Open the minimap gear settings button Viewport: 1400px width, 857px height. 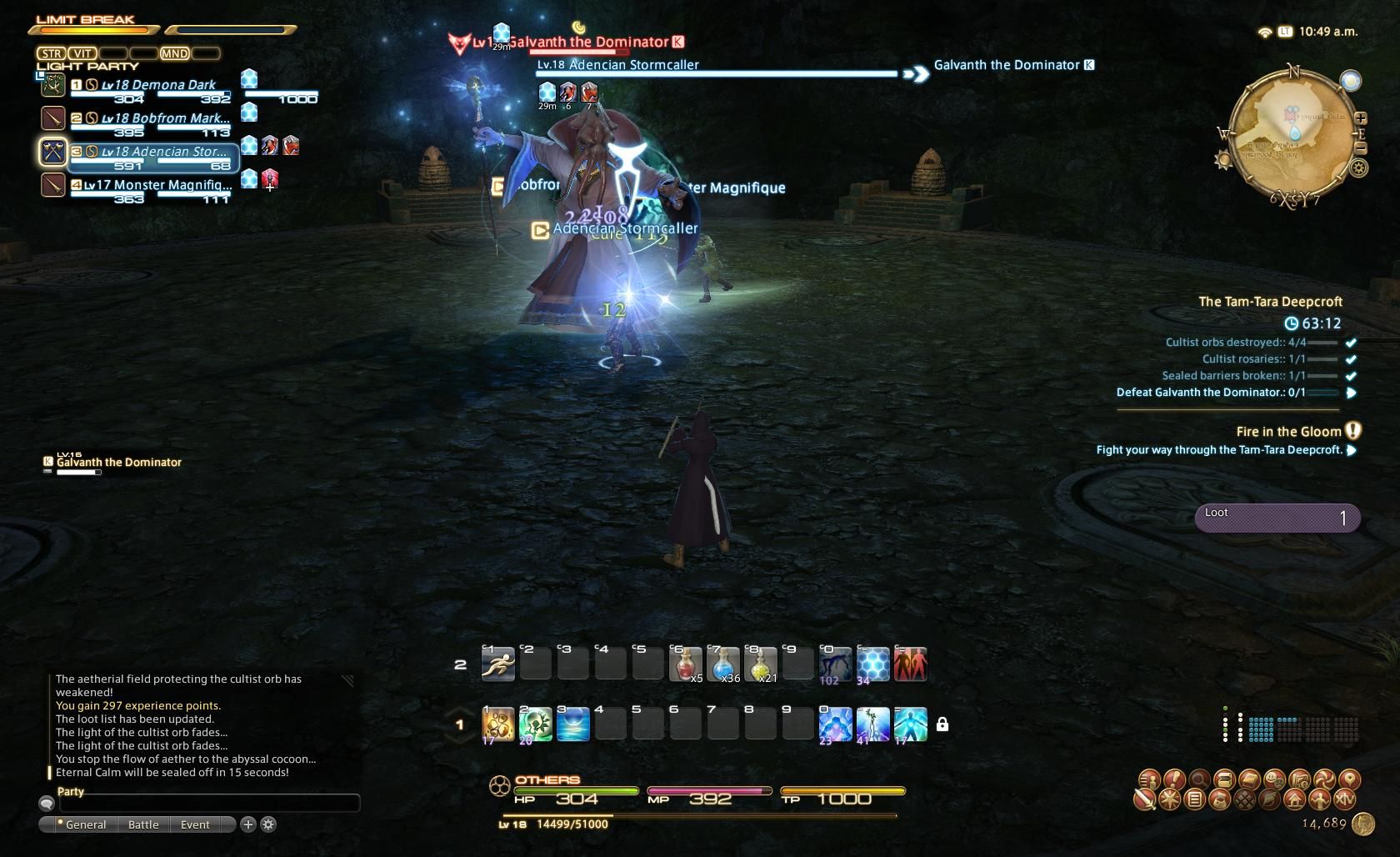pos(1359,168)
